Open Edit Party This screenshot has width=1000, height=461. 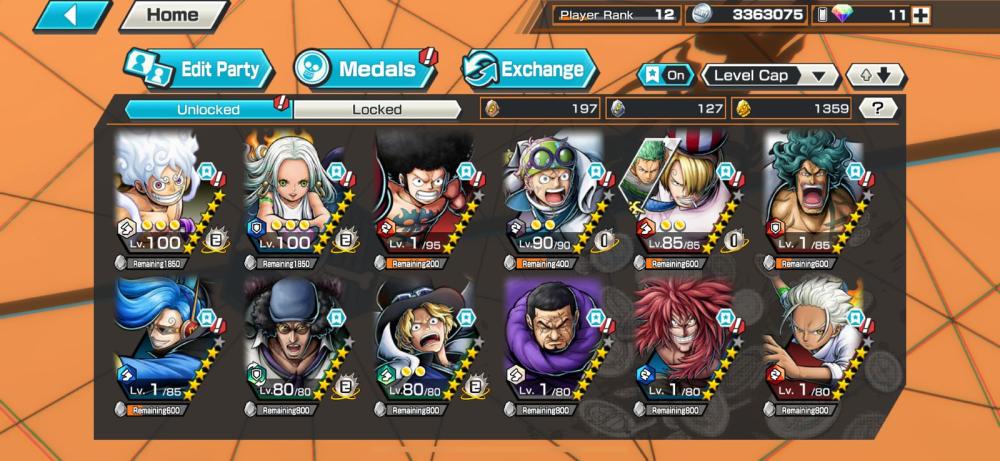[x=198, y=70]
